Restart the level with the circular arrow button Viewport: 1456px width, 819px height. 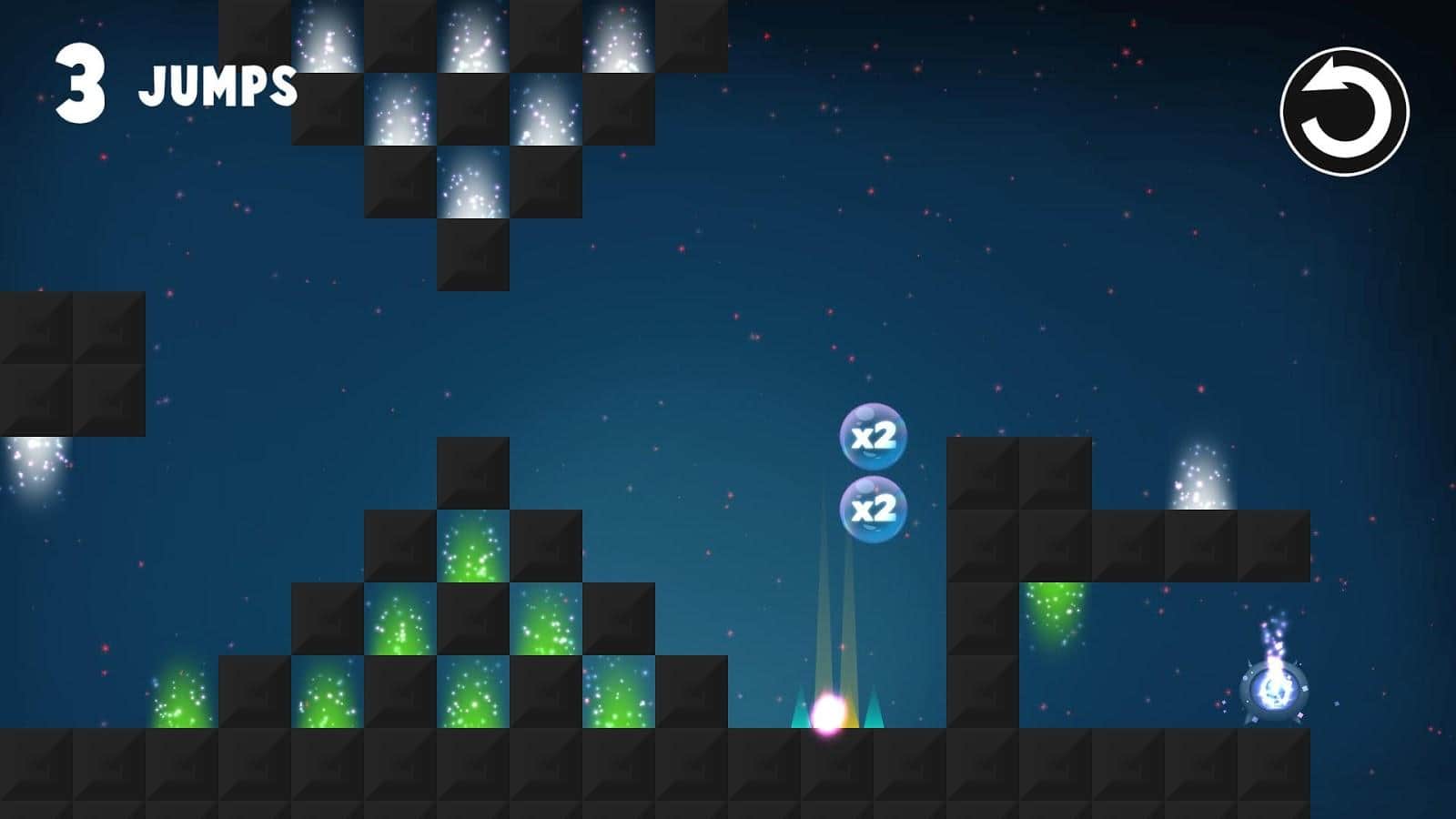pyautogui.click(x=1344, y=112)
